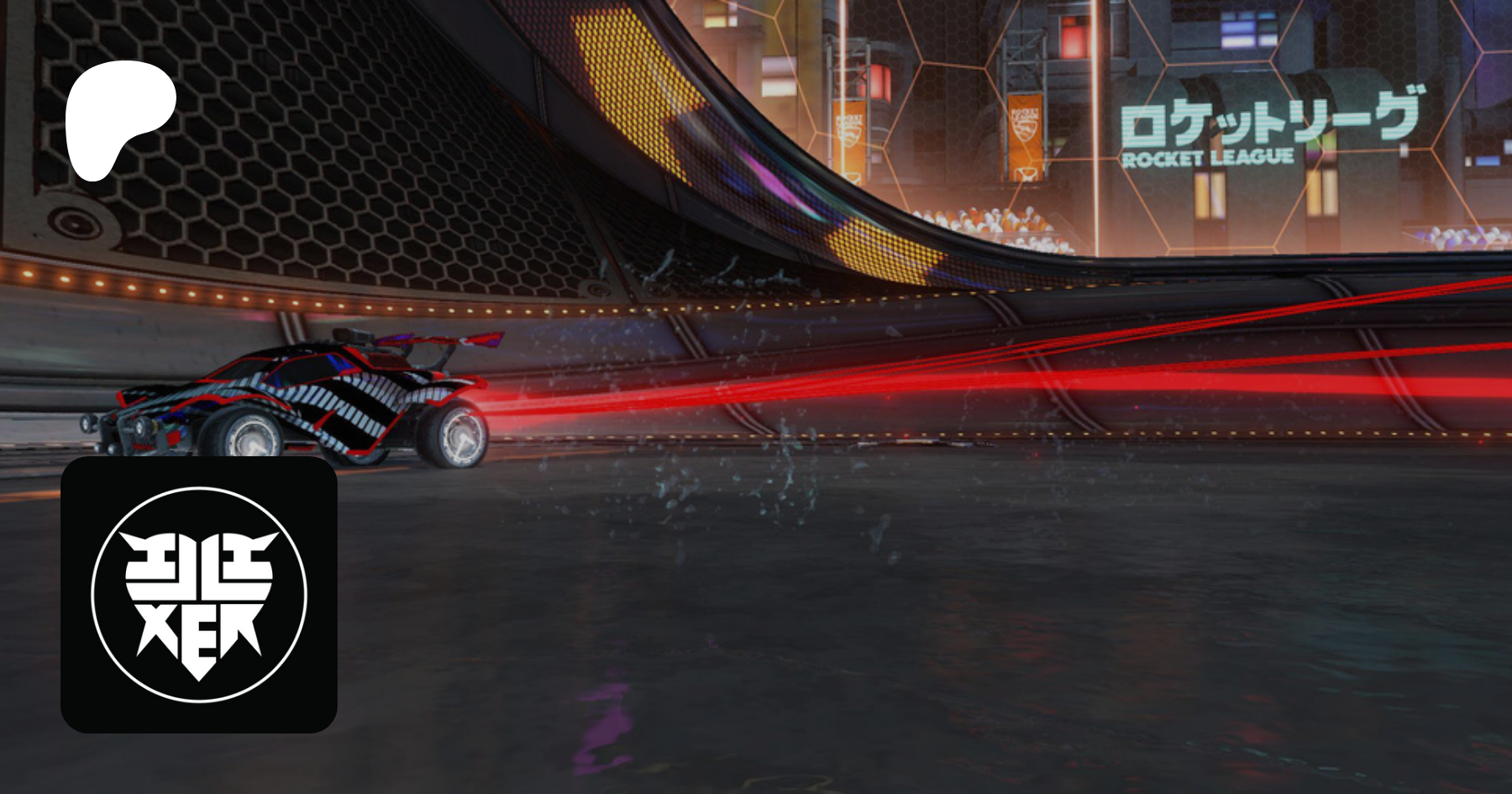Open the creator's black circular emblem avatar
Image resolution: width=1512 pixels, height=794 pixels.
(x=199, y=594)
